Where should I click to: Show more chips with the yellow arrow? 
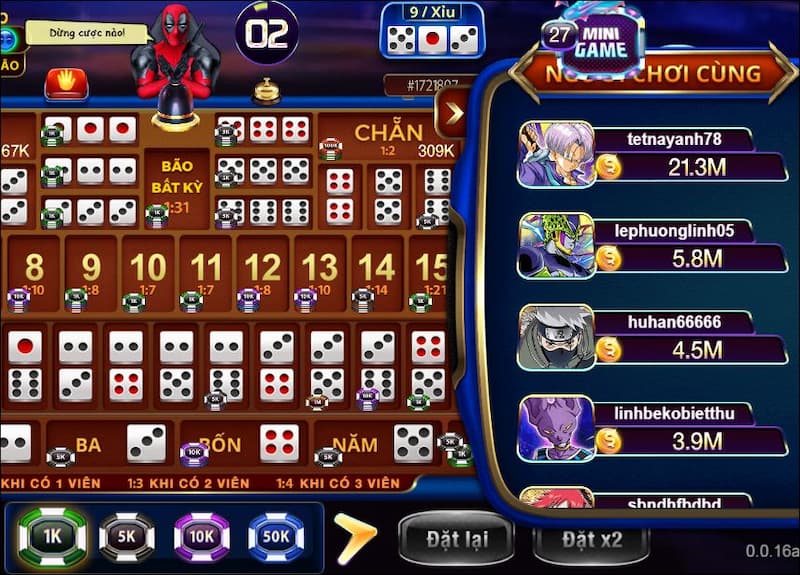click(355, 537)
